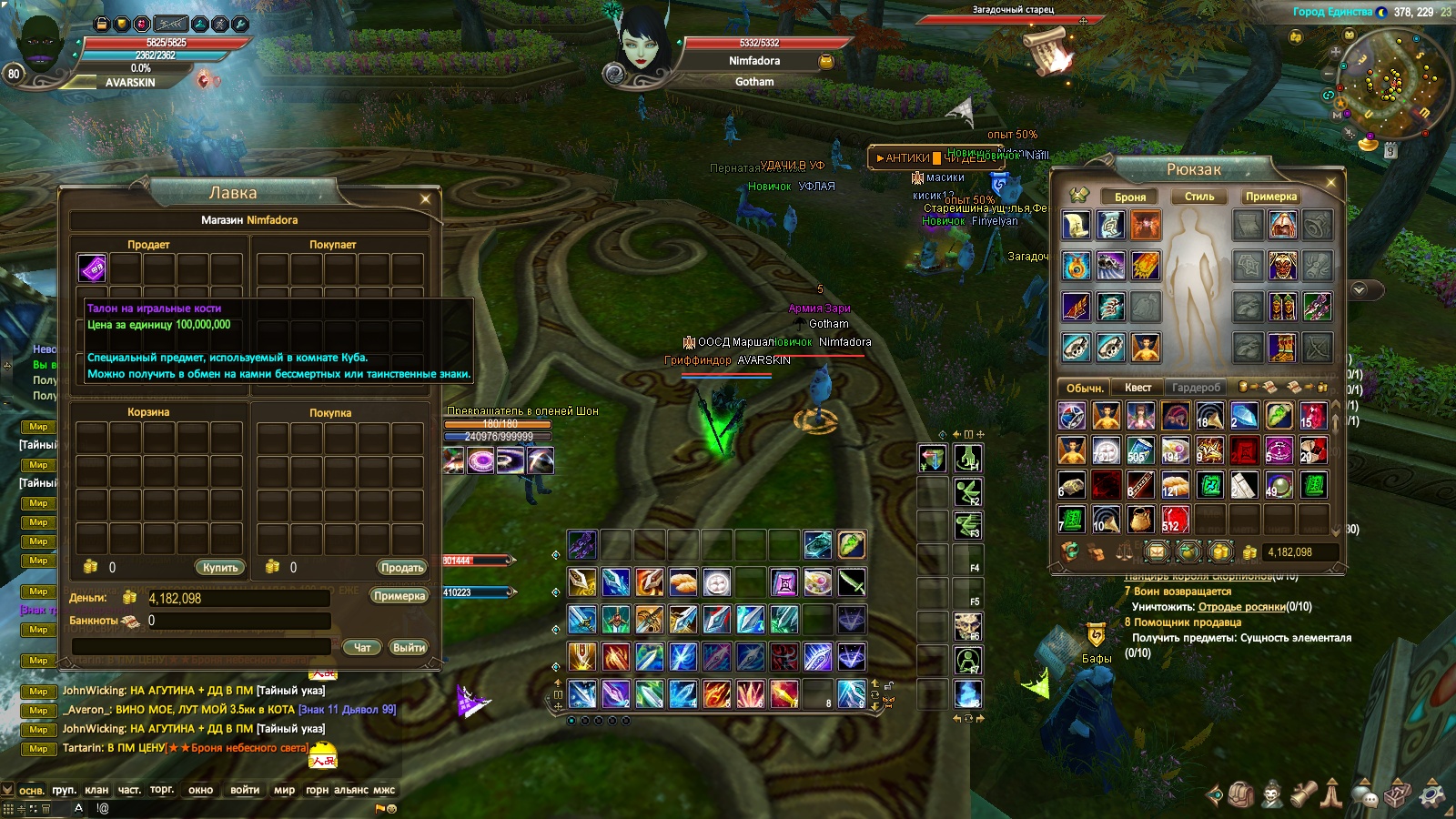Click the Продать button
Image resolution: width=1456 pixels, height=819 pixels.
coord(402,567)
